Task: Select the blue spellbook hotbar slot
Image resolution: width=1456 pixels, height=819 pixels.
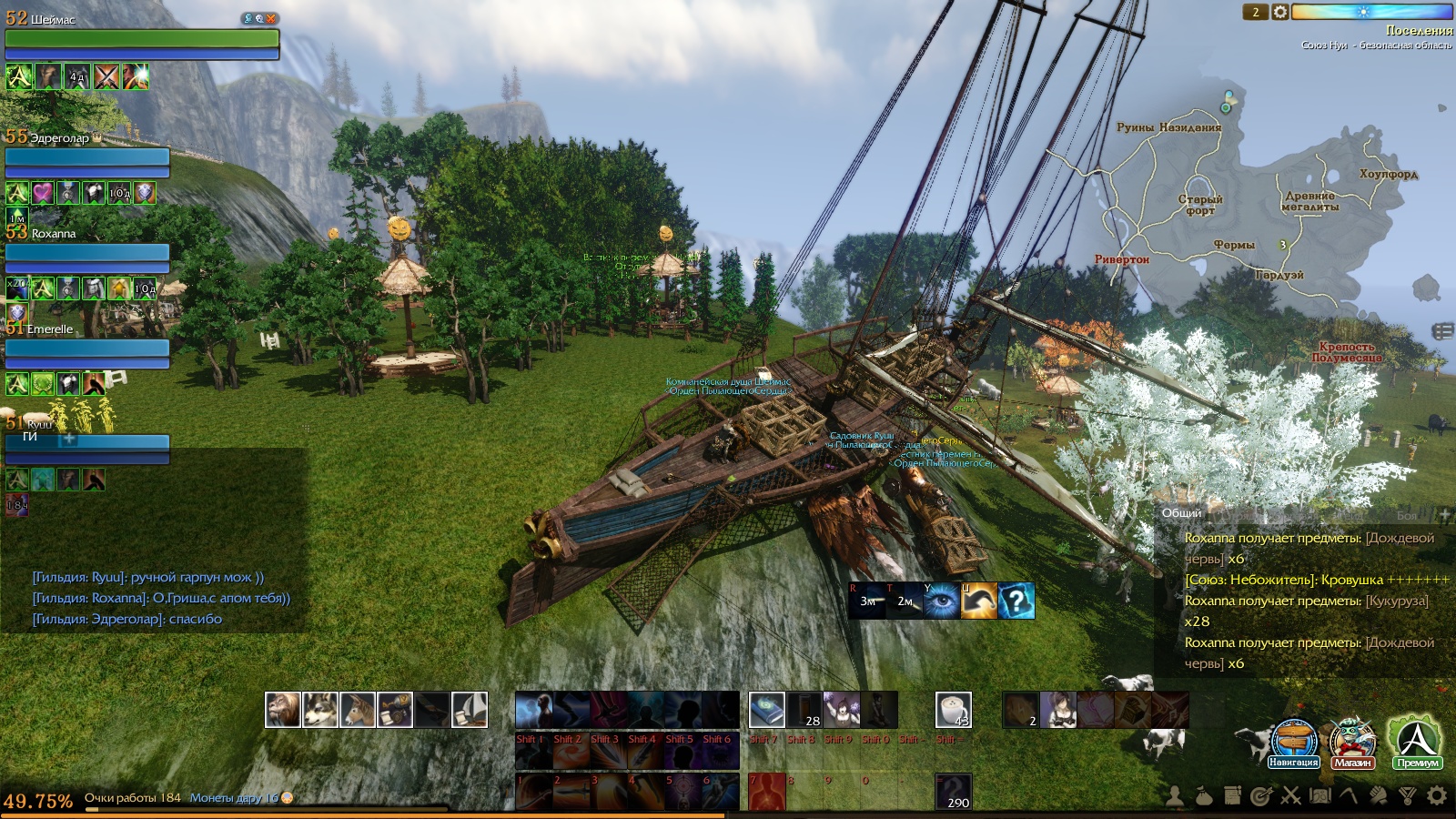Action: [x=766, y=710]
